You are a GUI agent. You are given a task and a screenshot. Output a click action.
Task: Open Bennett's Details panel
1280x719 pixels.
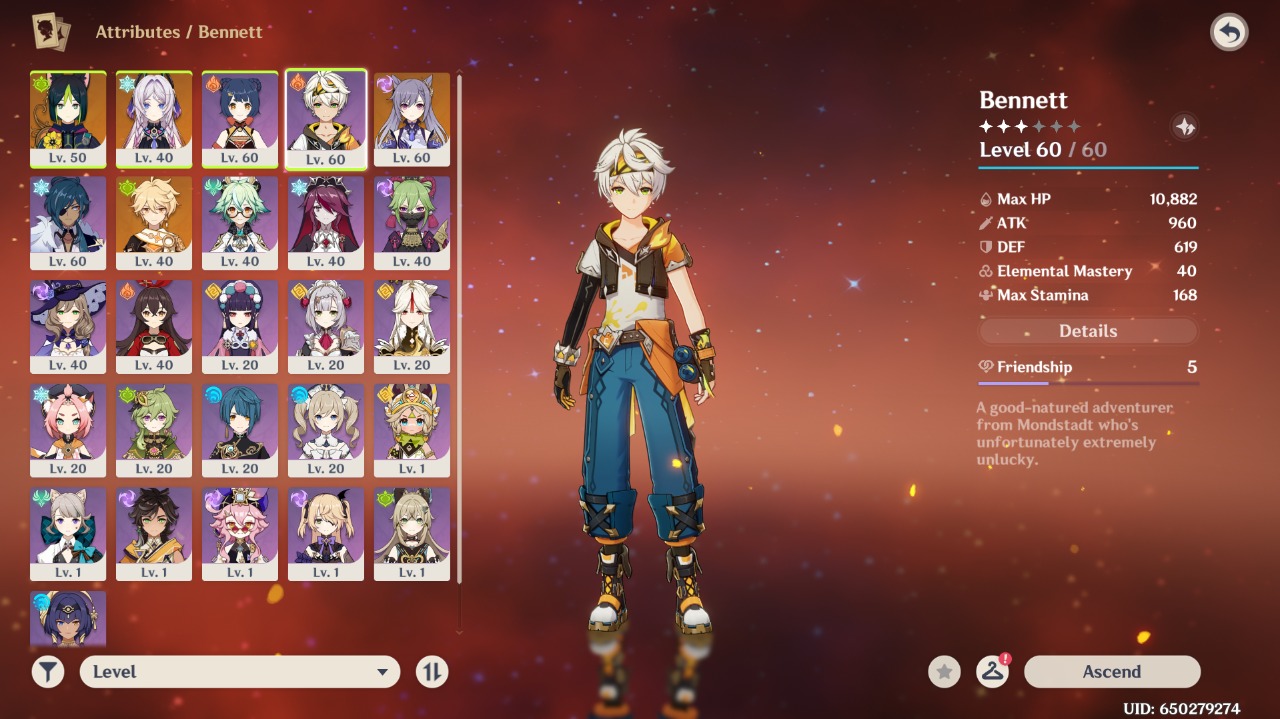[1088, 331]
